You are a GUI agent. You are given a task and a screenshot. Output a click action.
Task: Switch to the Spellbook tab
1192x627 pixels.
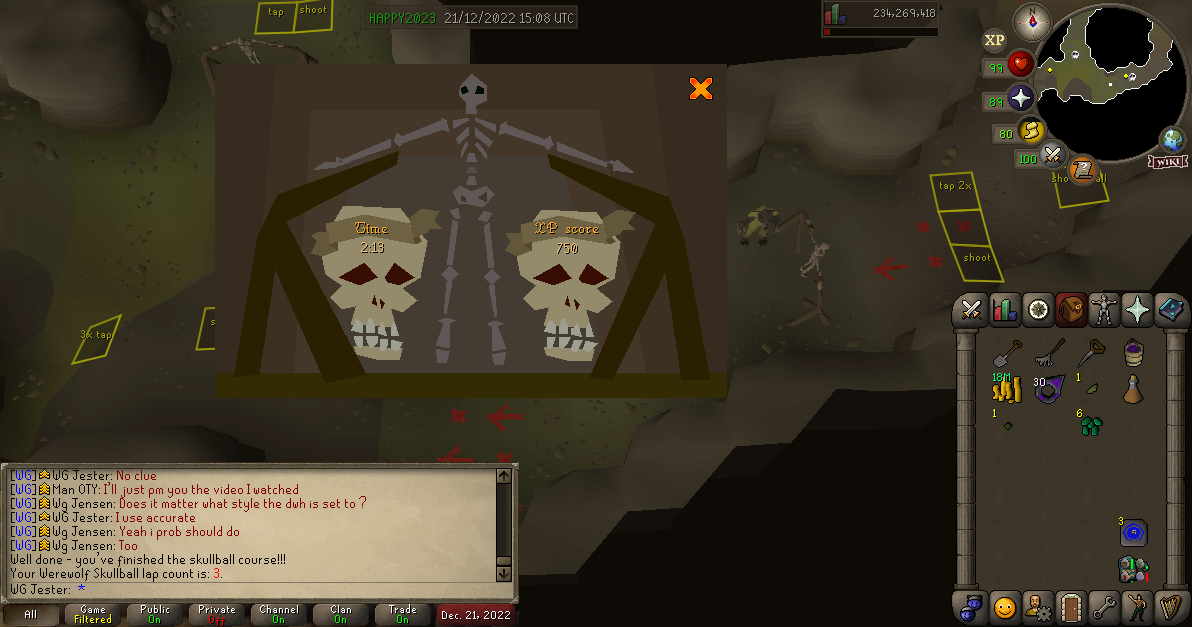(x=1171, y=310)
